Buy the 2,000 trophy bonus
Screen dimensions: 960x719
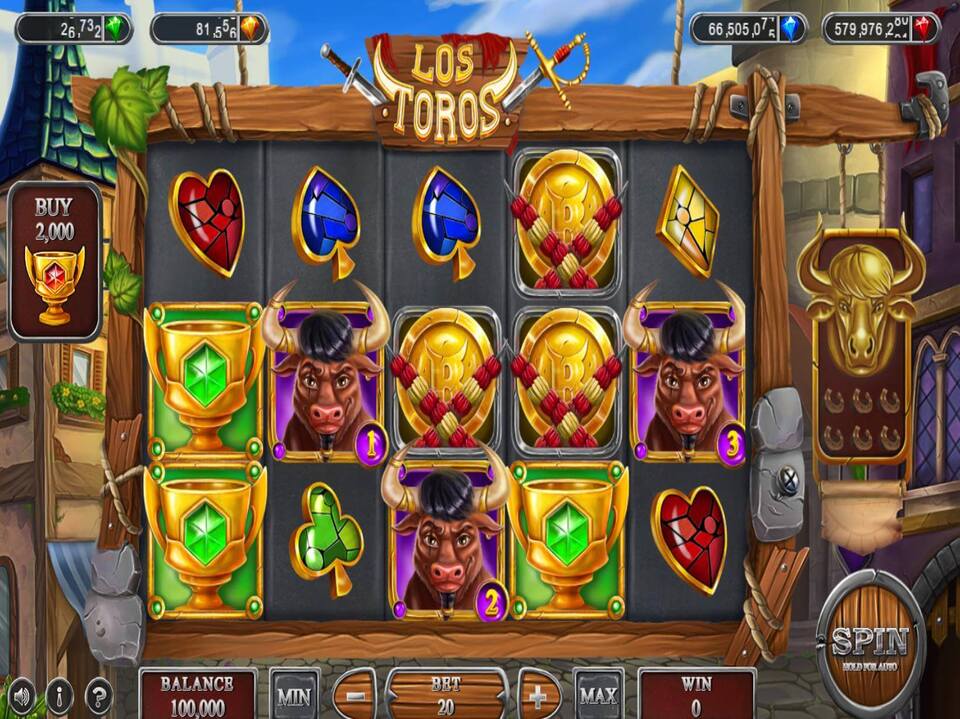[55, 262]
